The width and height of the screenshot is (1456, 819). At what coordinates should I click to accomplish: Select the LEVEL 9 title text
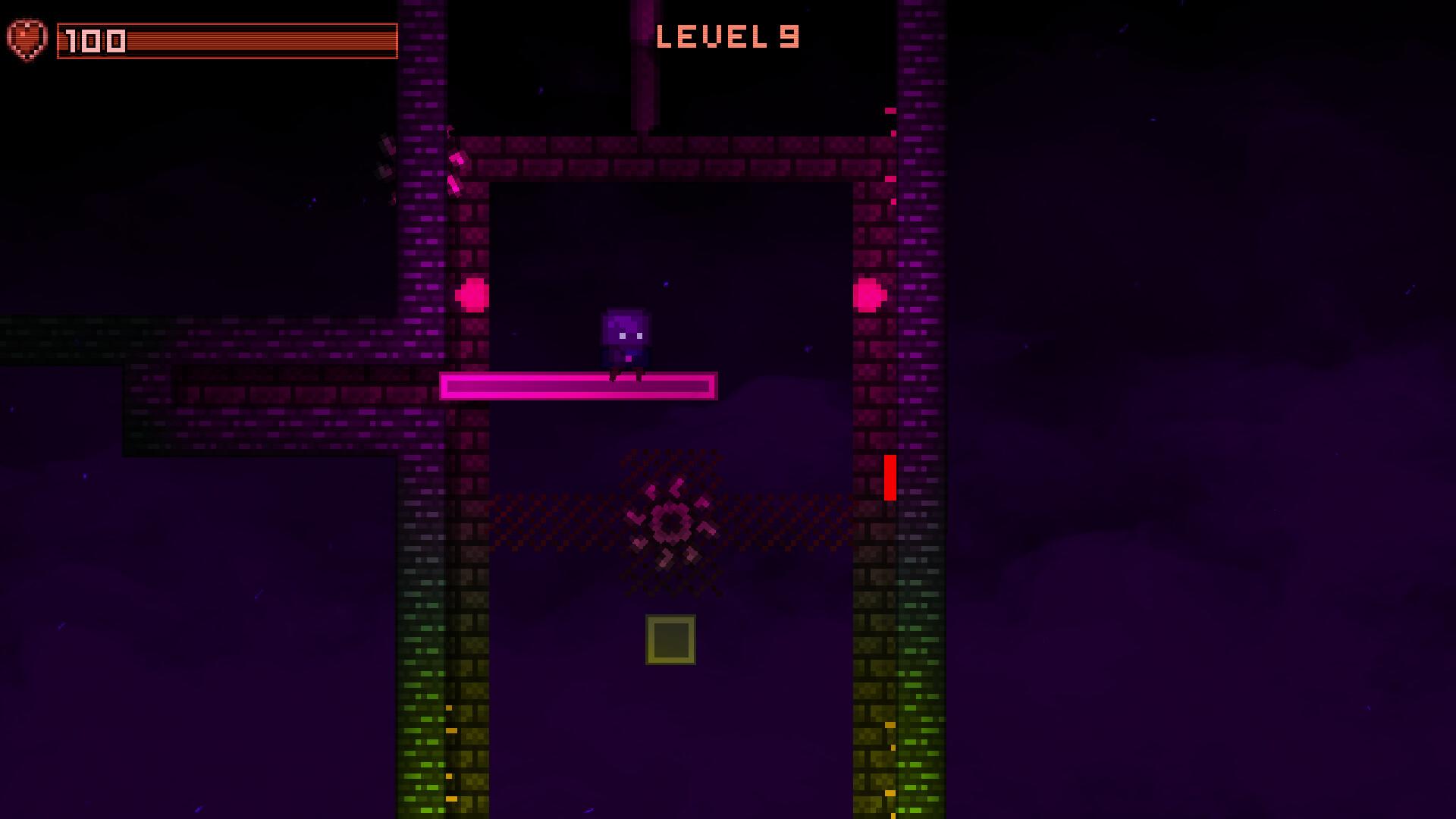pyautogui.click(x=730, y=36)
